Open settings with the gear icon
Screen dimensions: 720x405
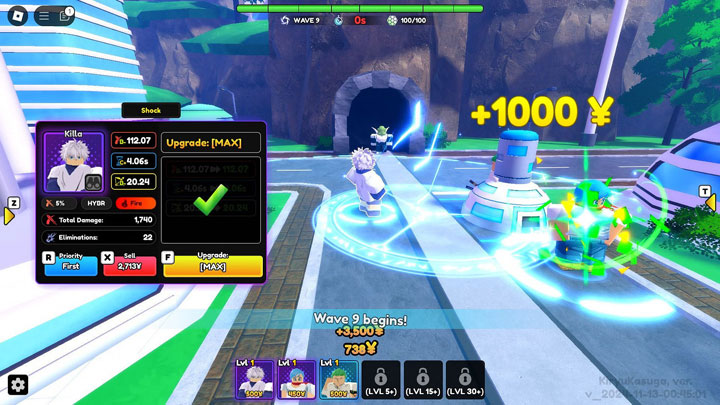(x=18, y=386)
